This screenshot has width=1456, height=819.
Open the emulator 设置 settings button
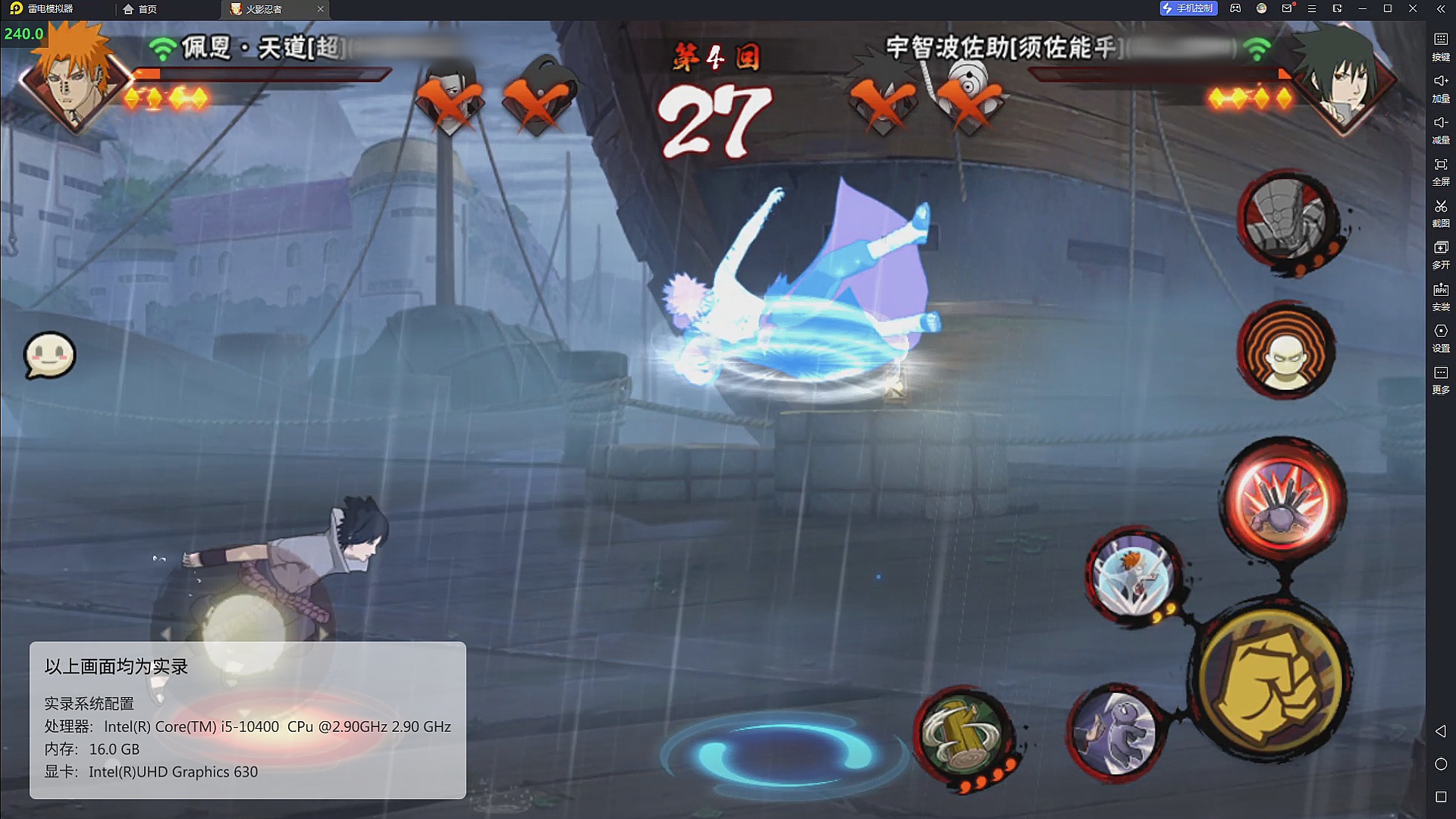(x=1441, y=337)
